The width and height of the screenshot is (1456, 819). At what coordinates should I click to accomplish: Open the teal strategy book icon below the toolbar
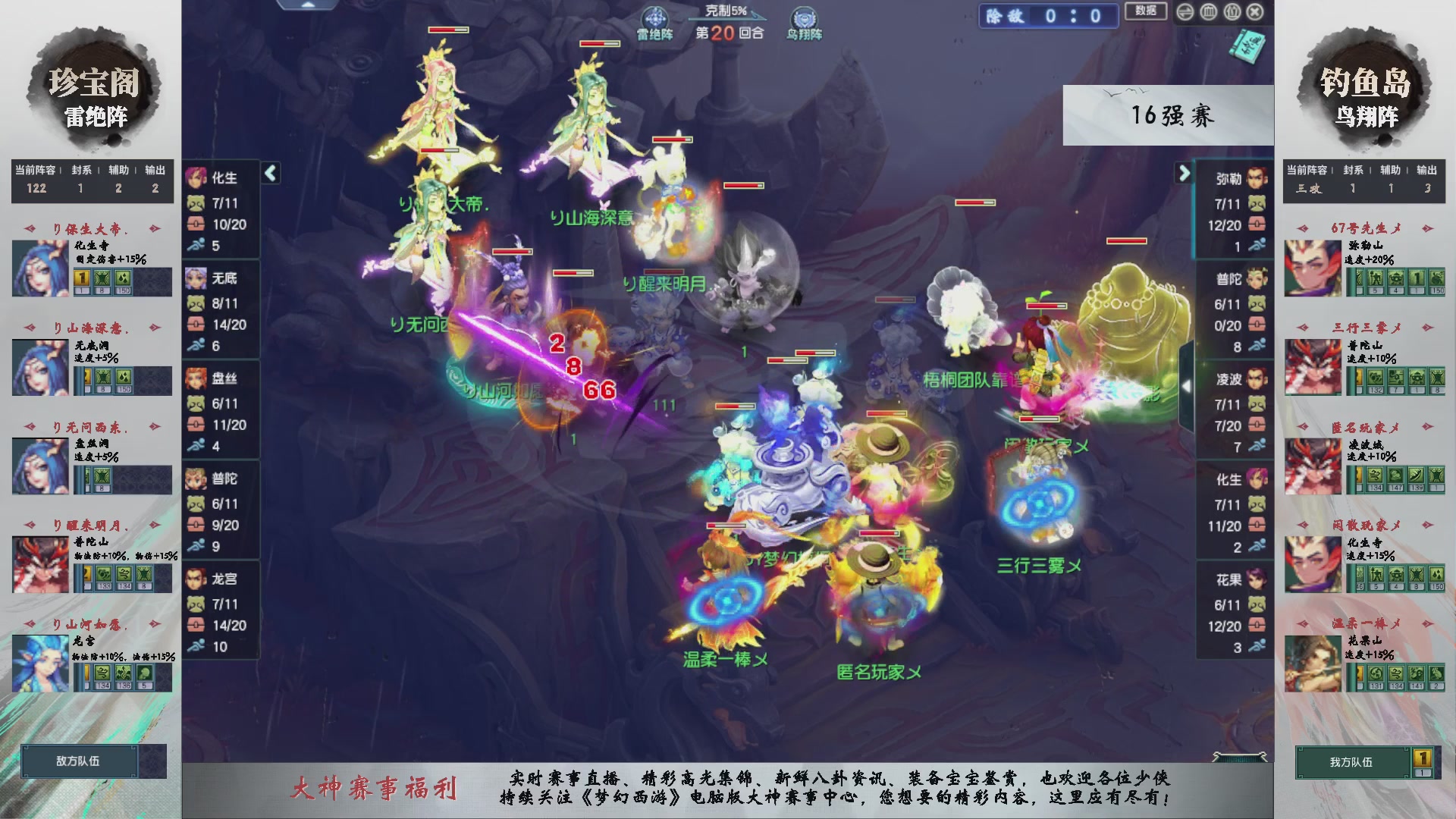pyautogui.click(x=1246, y=47)
